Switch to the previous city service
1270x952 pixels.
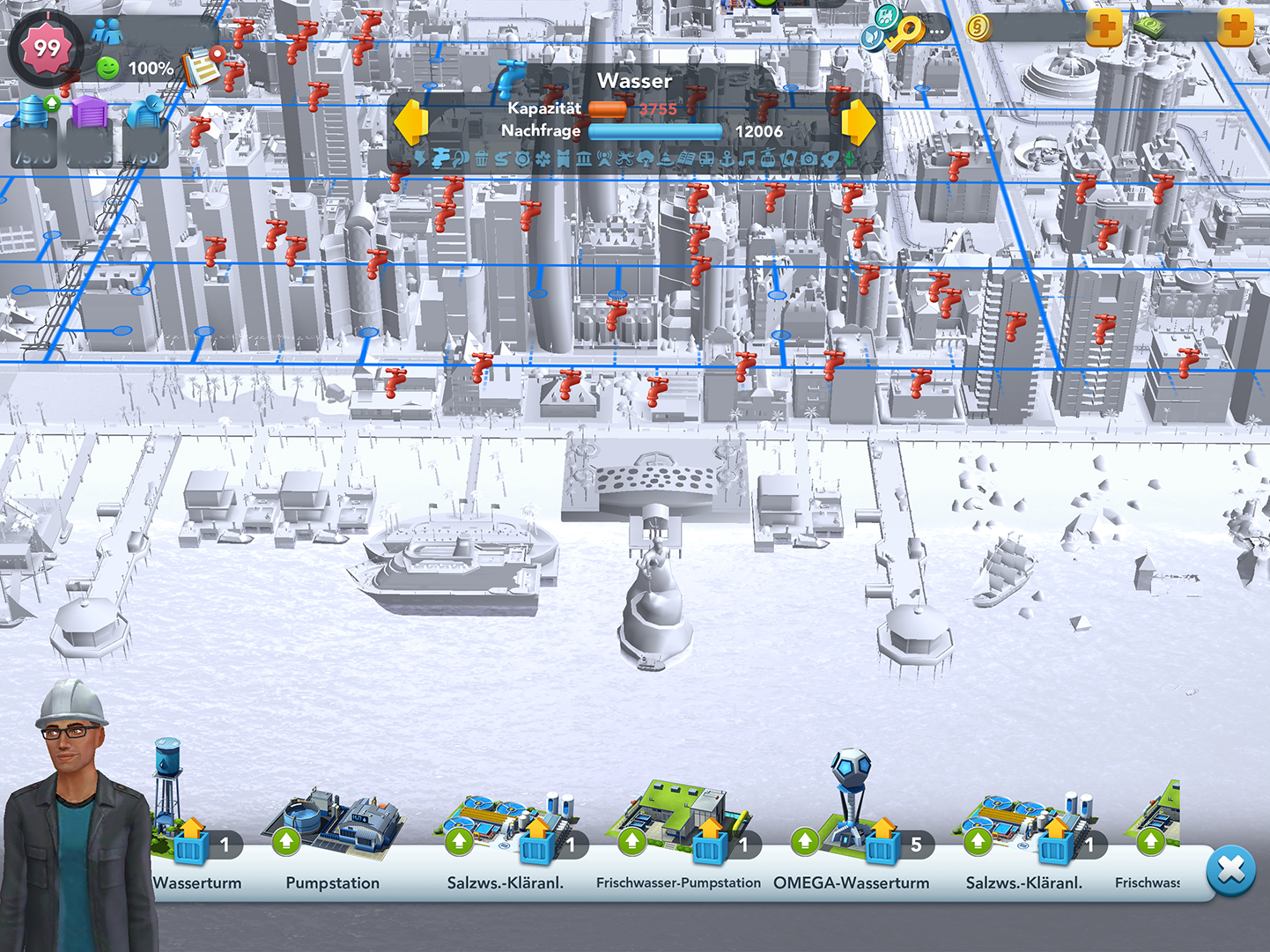click(410, 122)
